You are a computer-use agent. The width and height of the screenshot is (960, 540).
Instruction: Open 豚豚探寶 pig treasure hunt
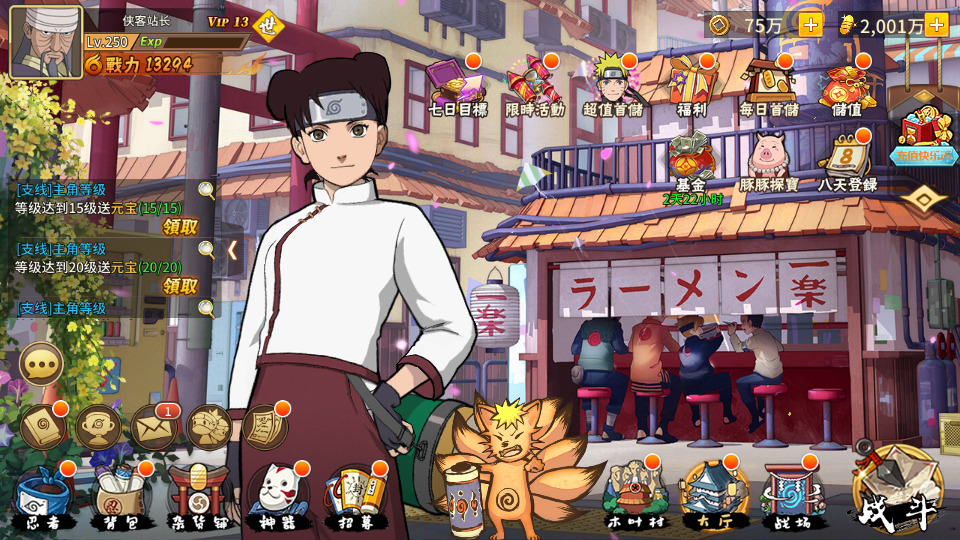click(x=769, y=160)
